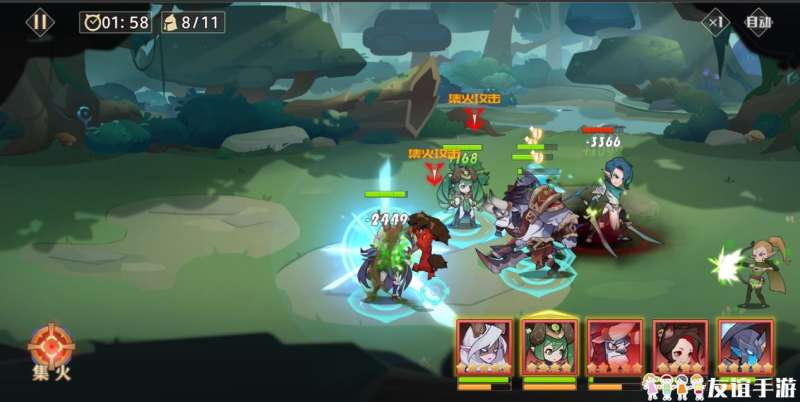This screenshot has height=402, width=800.
Task: Select the dark-haired red-streaked hero portrait
Action: pyautogui.click(x=678, y=347)
